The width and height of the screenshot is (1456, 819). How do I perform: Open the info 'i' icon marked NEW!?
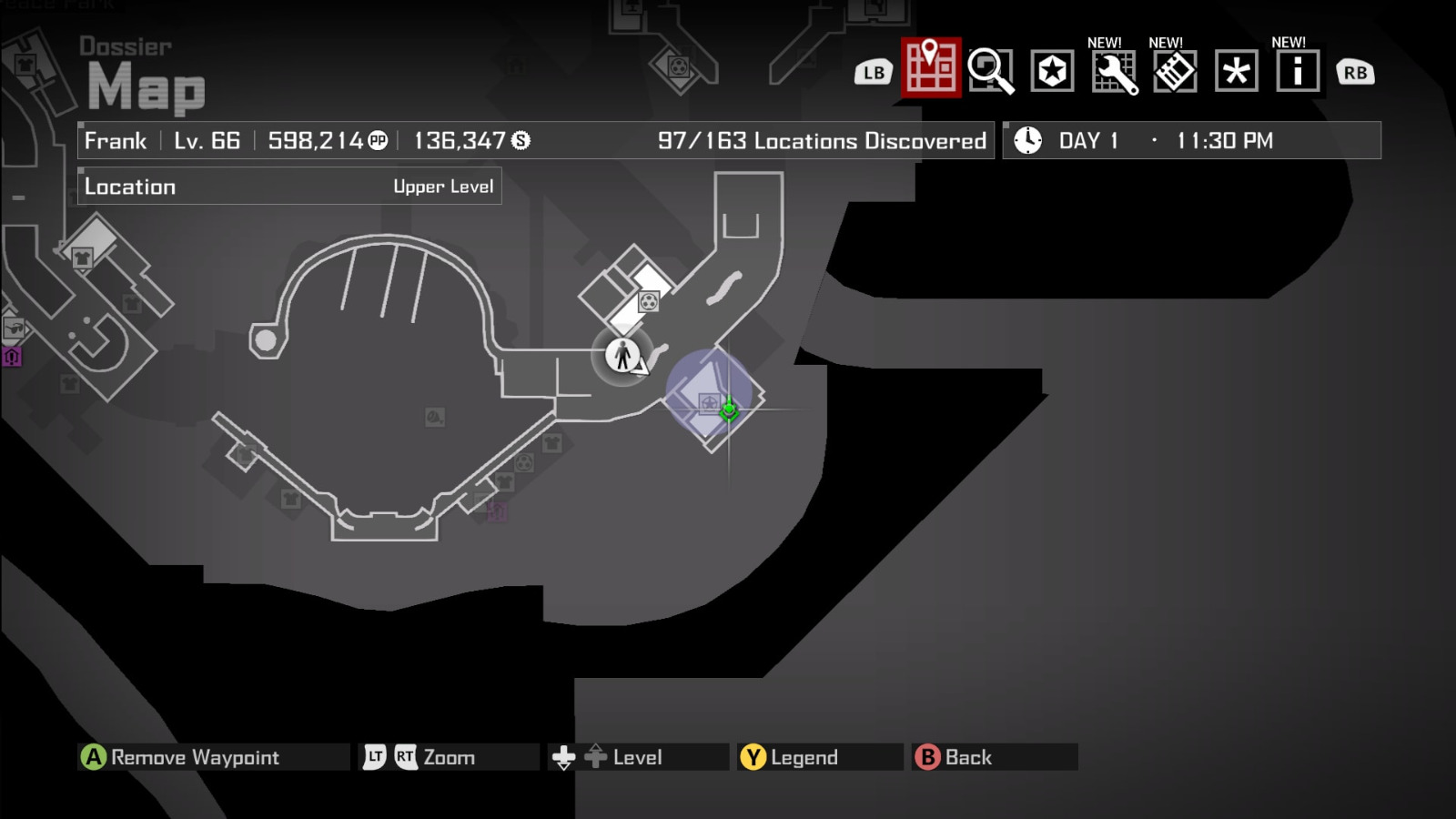(1296, 70)
